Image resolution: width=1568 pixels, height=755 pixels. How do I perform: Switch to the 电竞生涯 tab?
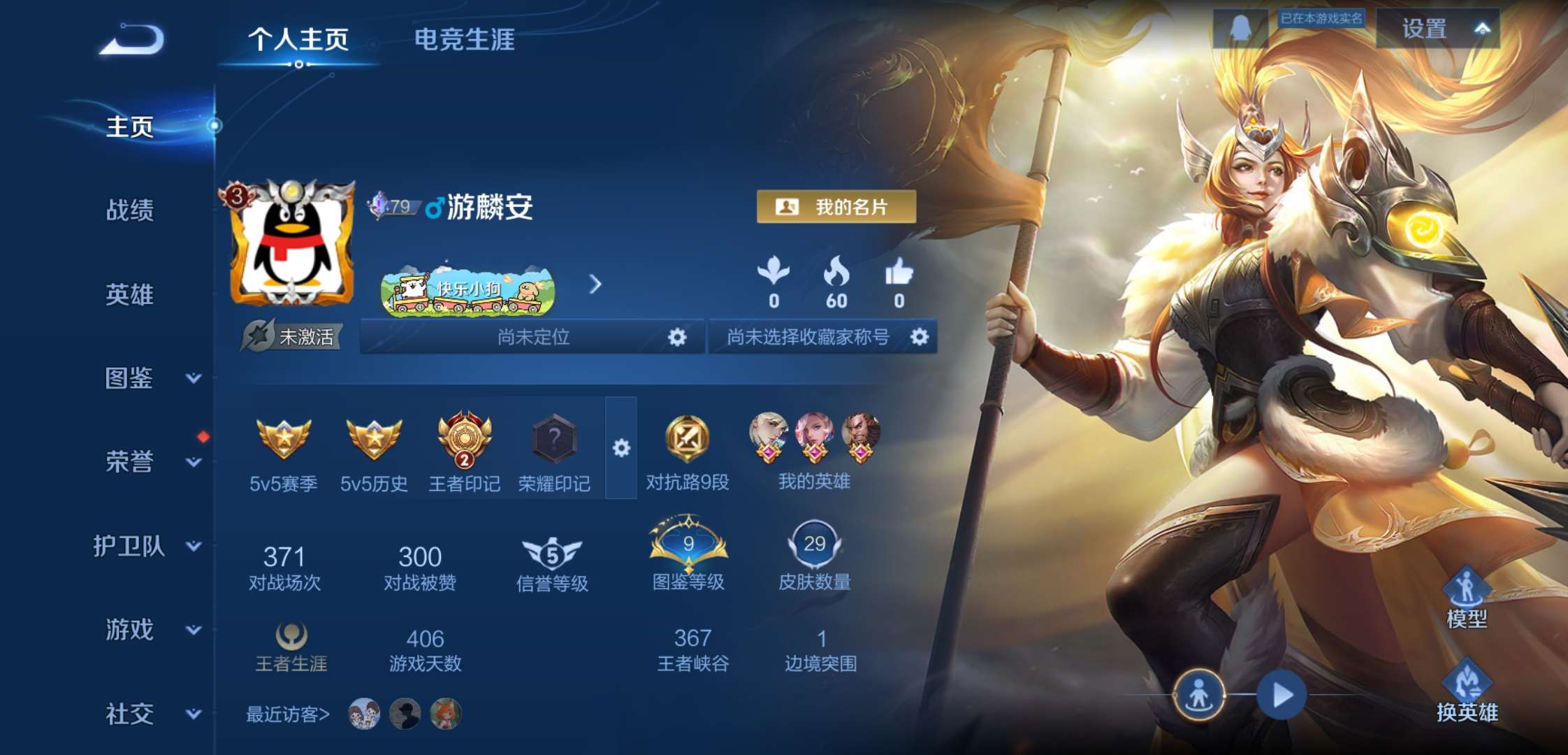coord(464,41)
